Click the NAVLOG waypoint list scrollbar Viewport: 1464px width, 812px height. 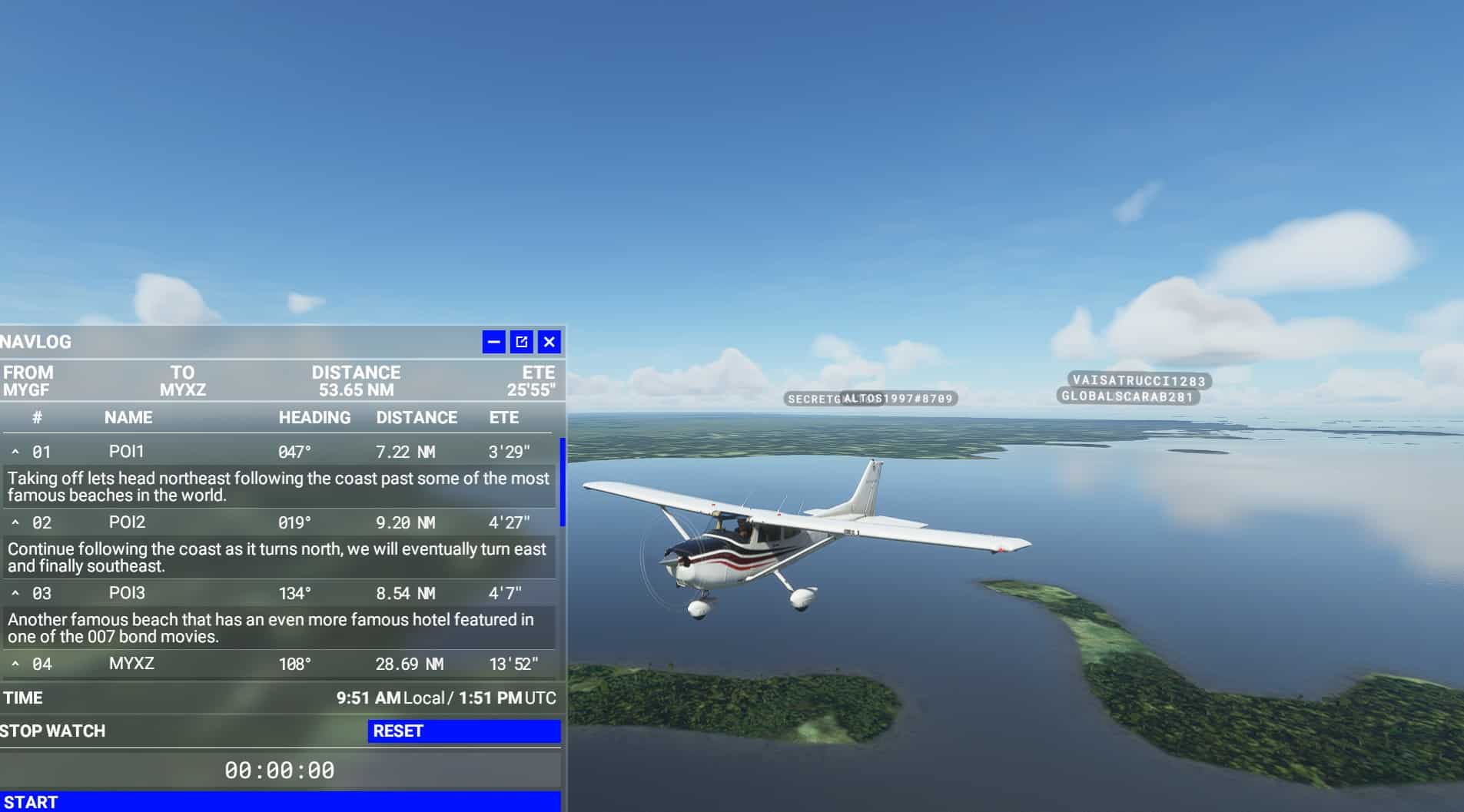[563, 482]
